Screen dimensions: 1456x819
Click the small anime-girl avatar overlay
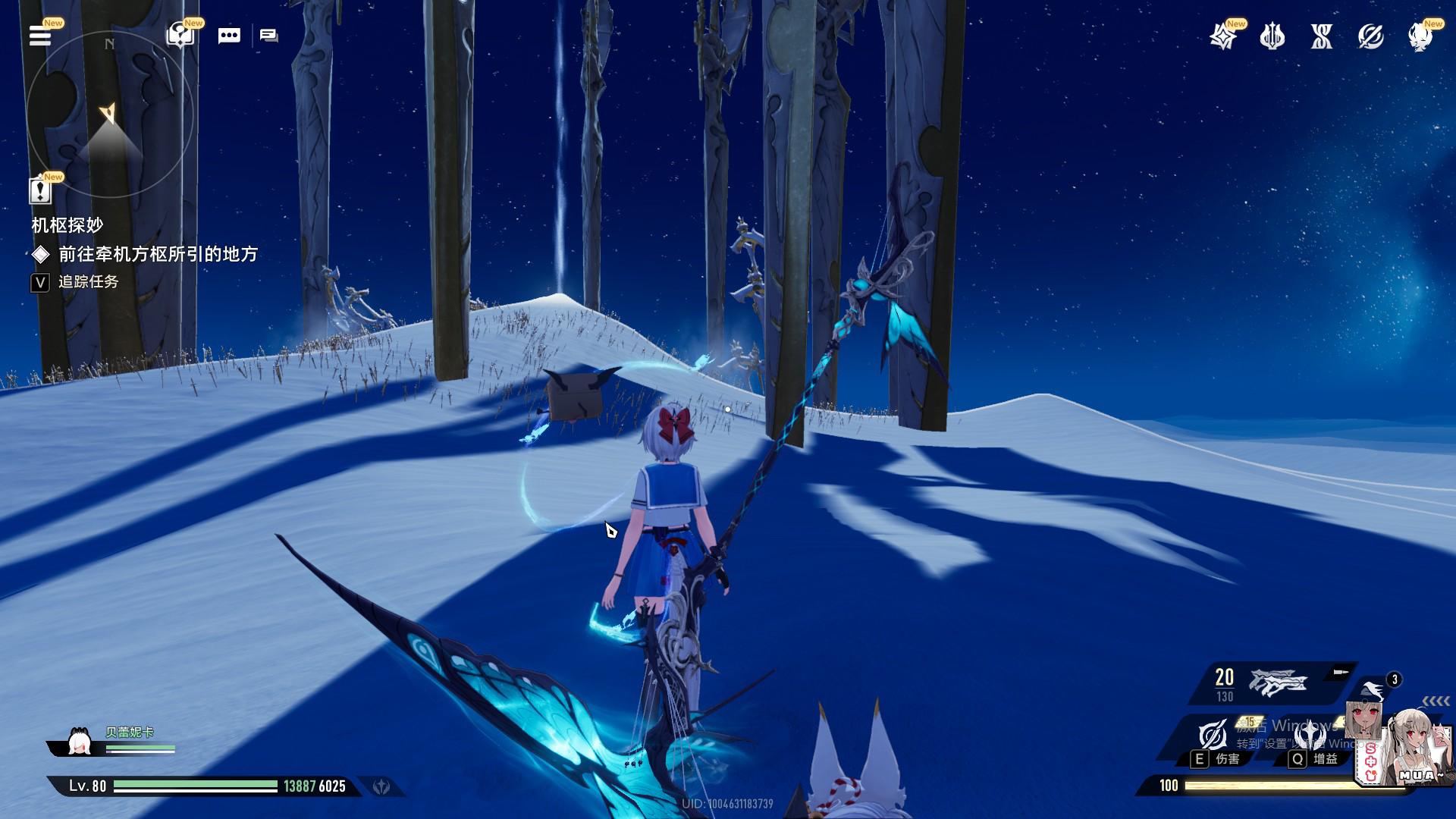[1363, 720]
